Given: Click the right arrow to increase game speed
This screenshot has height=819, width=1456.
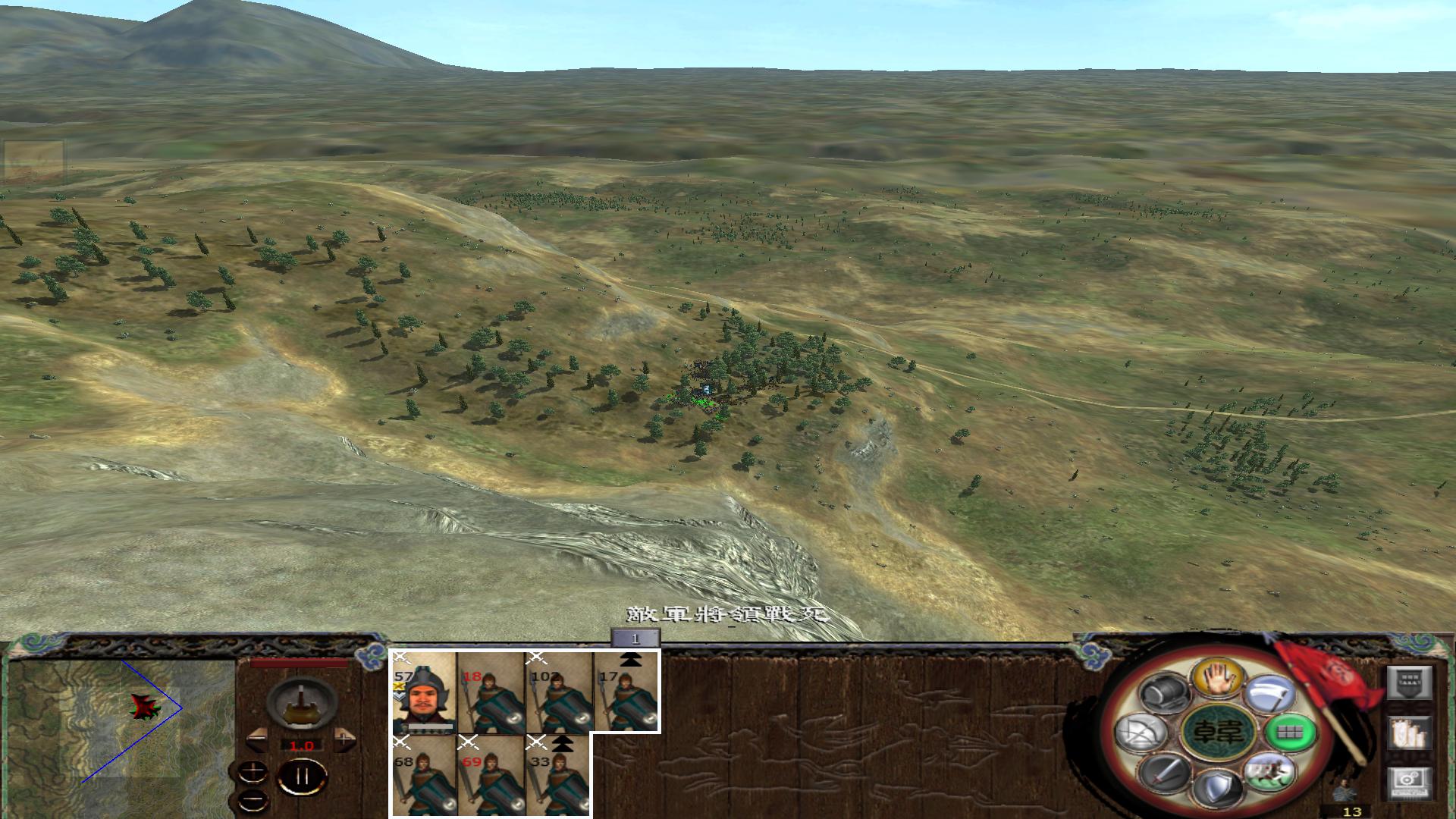Looking at the screenshot, I should click(x=345, y=739).
